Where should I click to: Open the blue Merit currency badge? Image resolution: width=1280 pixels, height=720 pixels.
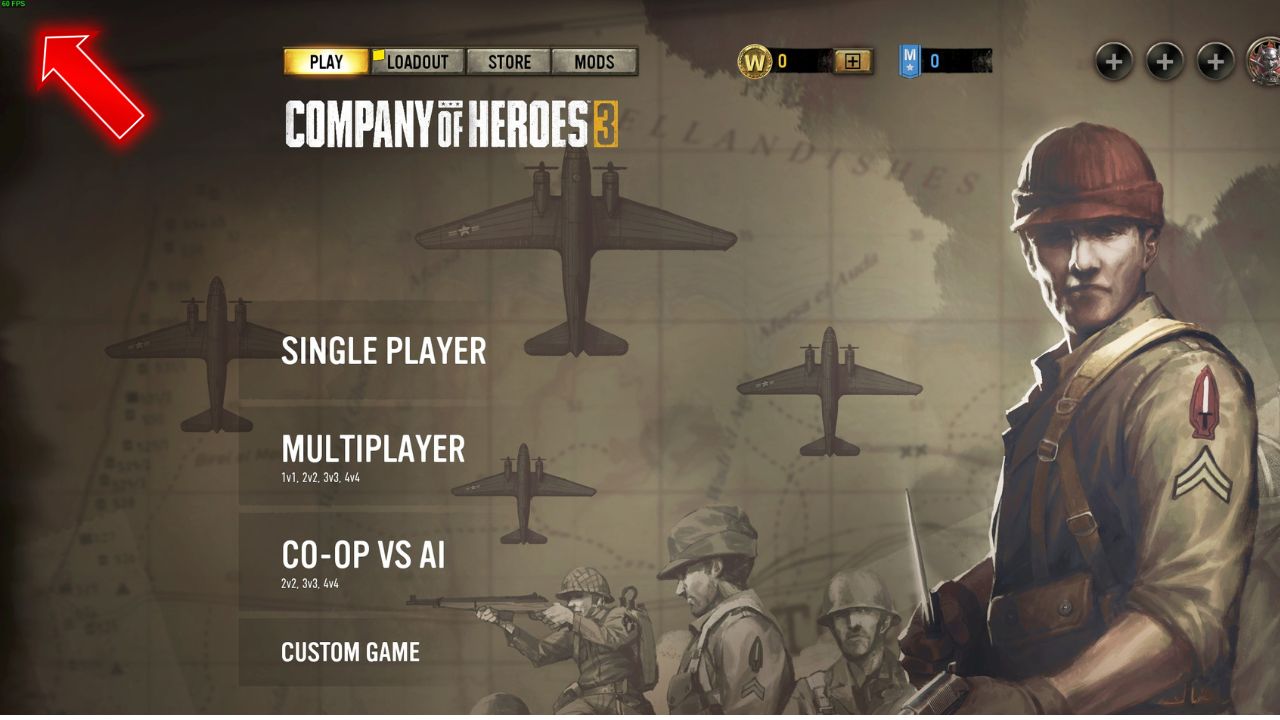[x=908, y=61]
